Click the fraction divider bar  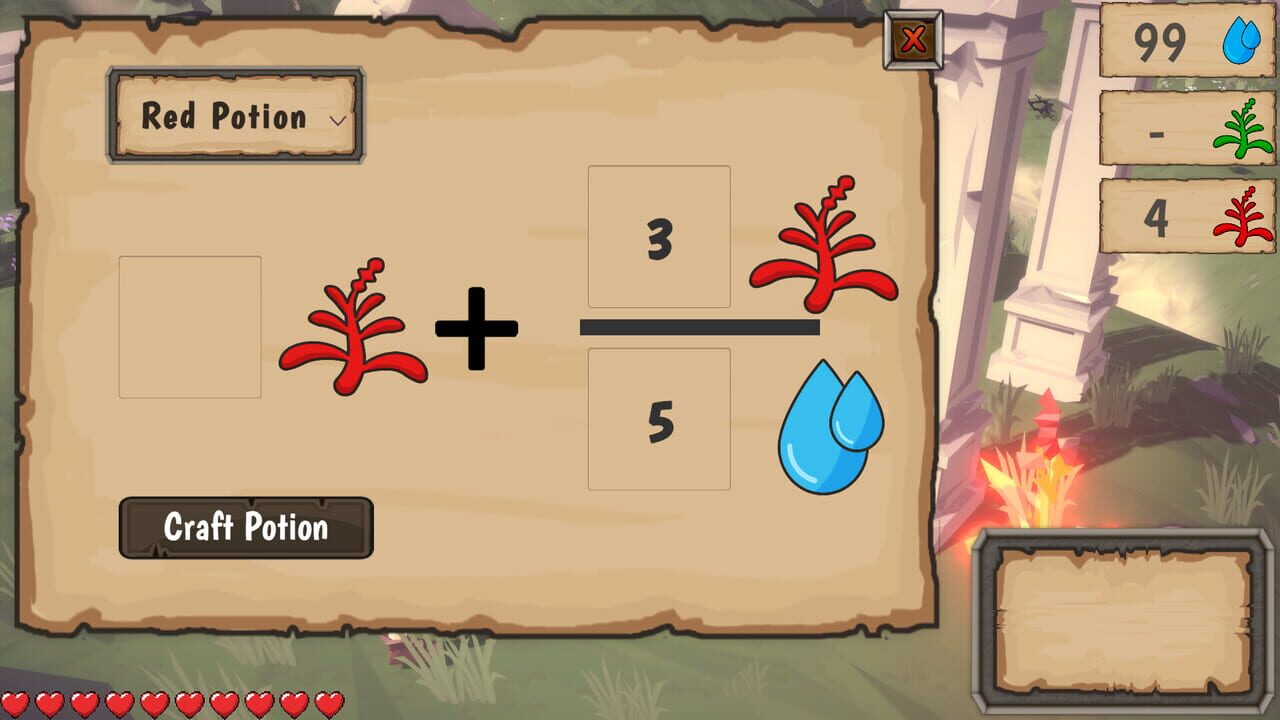(x=700, y=328)
